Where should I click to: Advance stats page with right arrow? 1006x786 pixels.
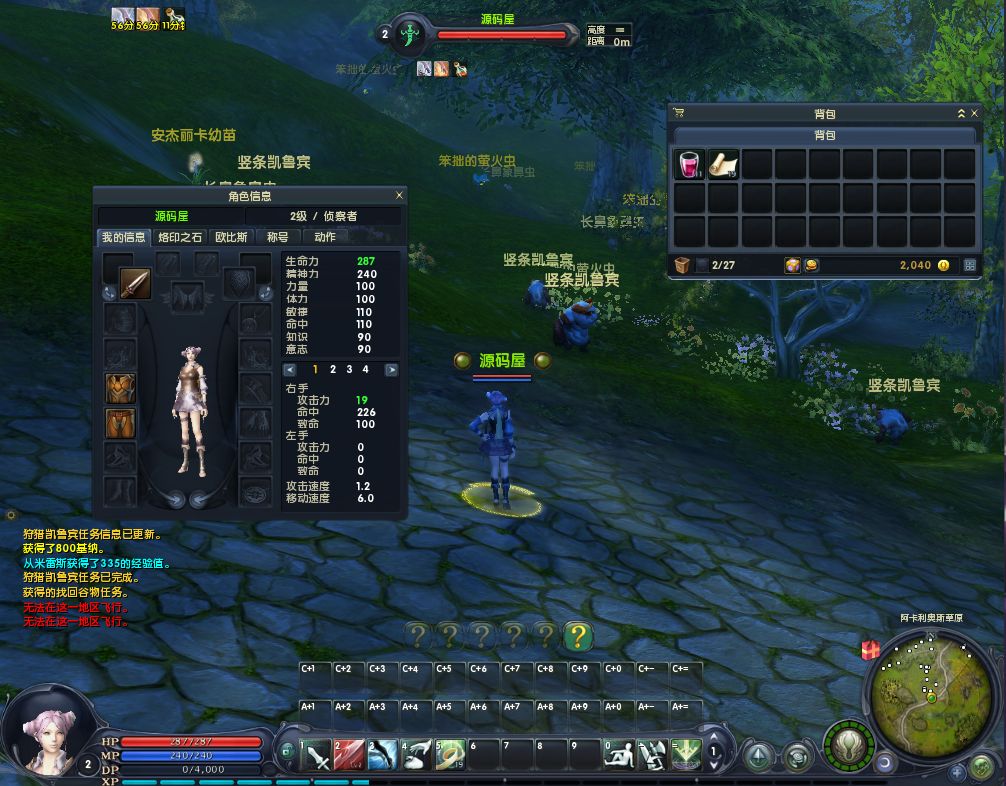391,370
